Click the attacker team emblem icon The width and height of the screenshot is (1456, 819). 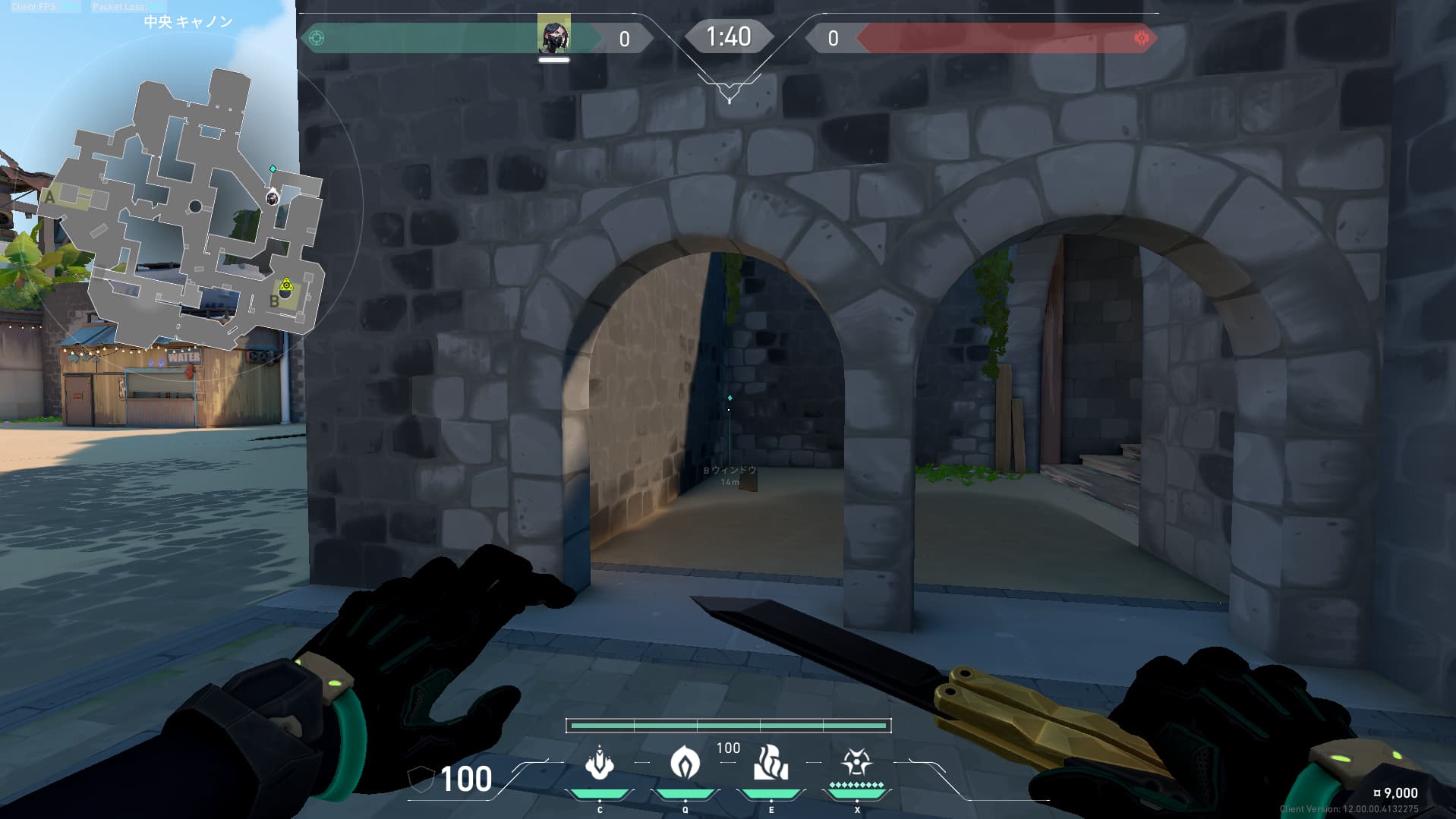pos(317,38)
